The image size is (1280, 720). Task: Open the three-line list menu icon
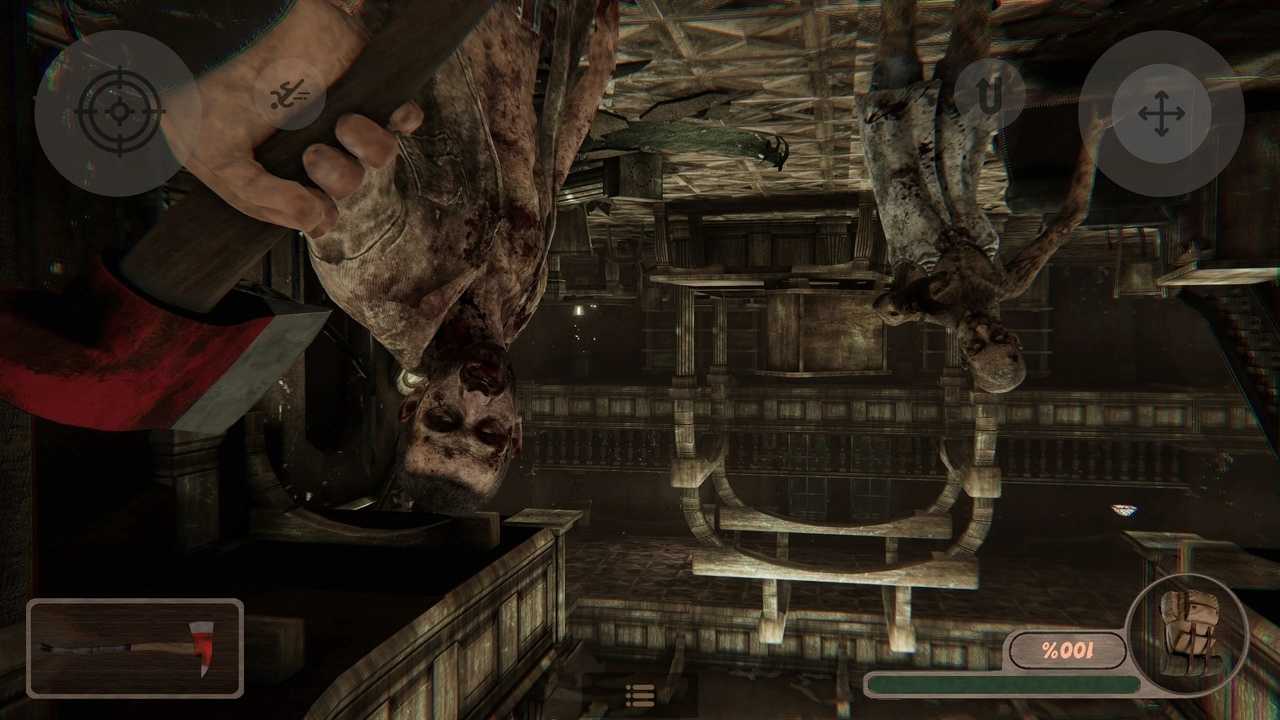click(x=639, y=694)
